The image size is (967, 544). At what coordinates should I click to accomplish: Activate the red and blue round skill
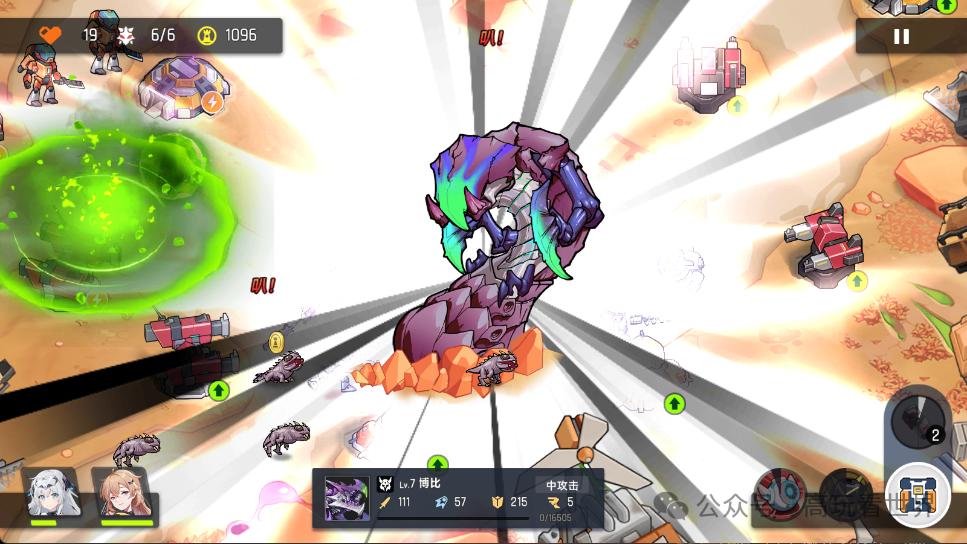780,491
